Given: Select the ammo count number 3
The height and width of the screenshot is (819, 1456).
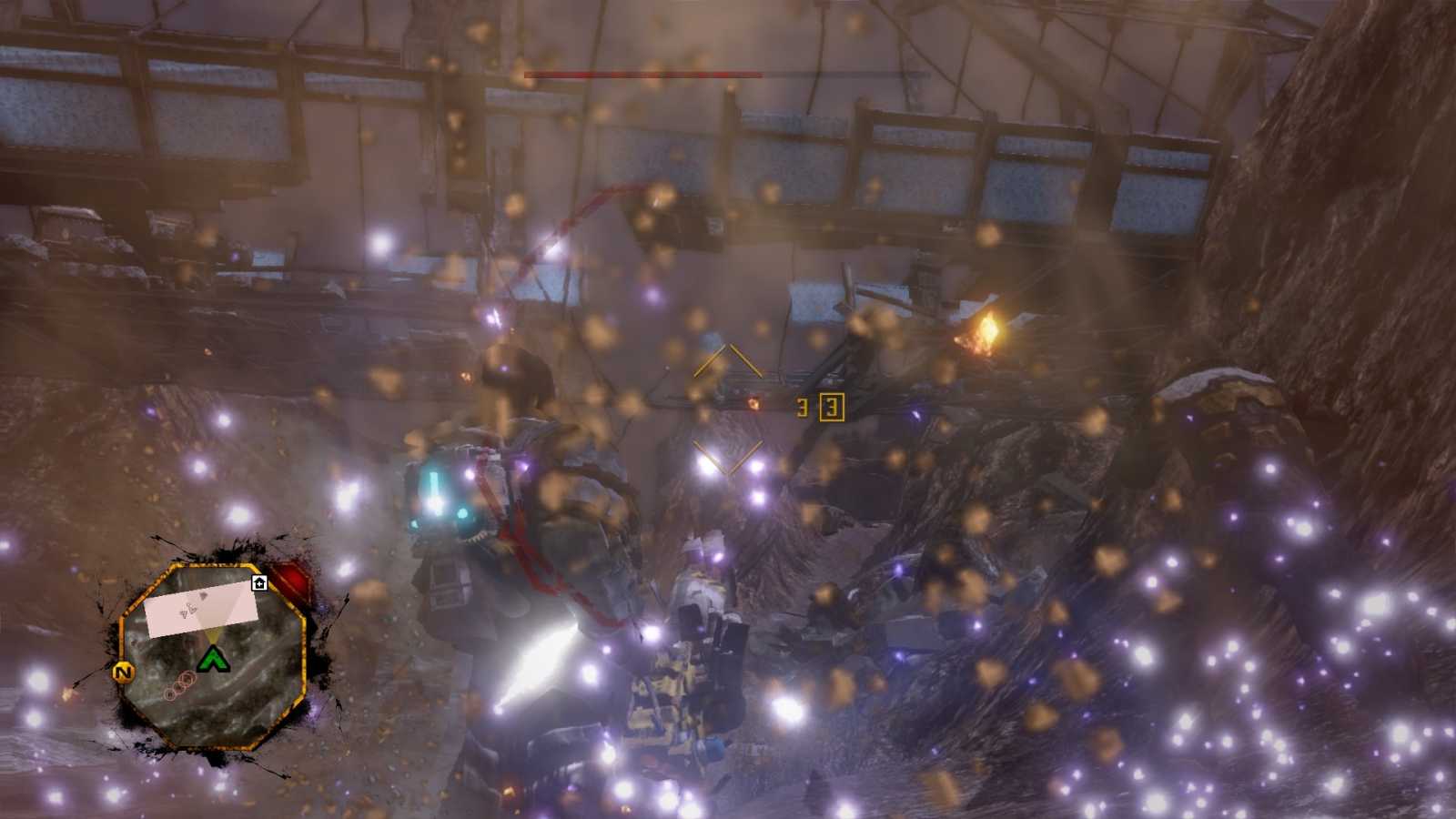Looking at the screenshot, I should point(802,408).
